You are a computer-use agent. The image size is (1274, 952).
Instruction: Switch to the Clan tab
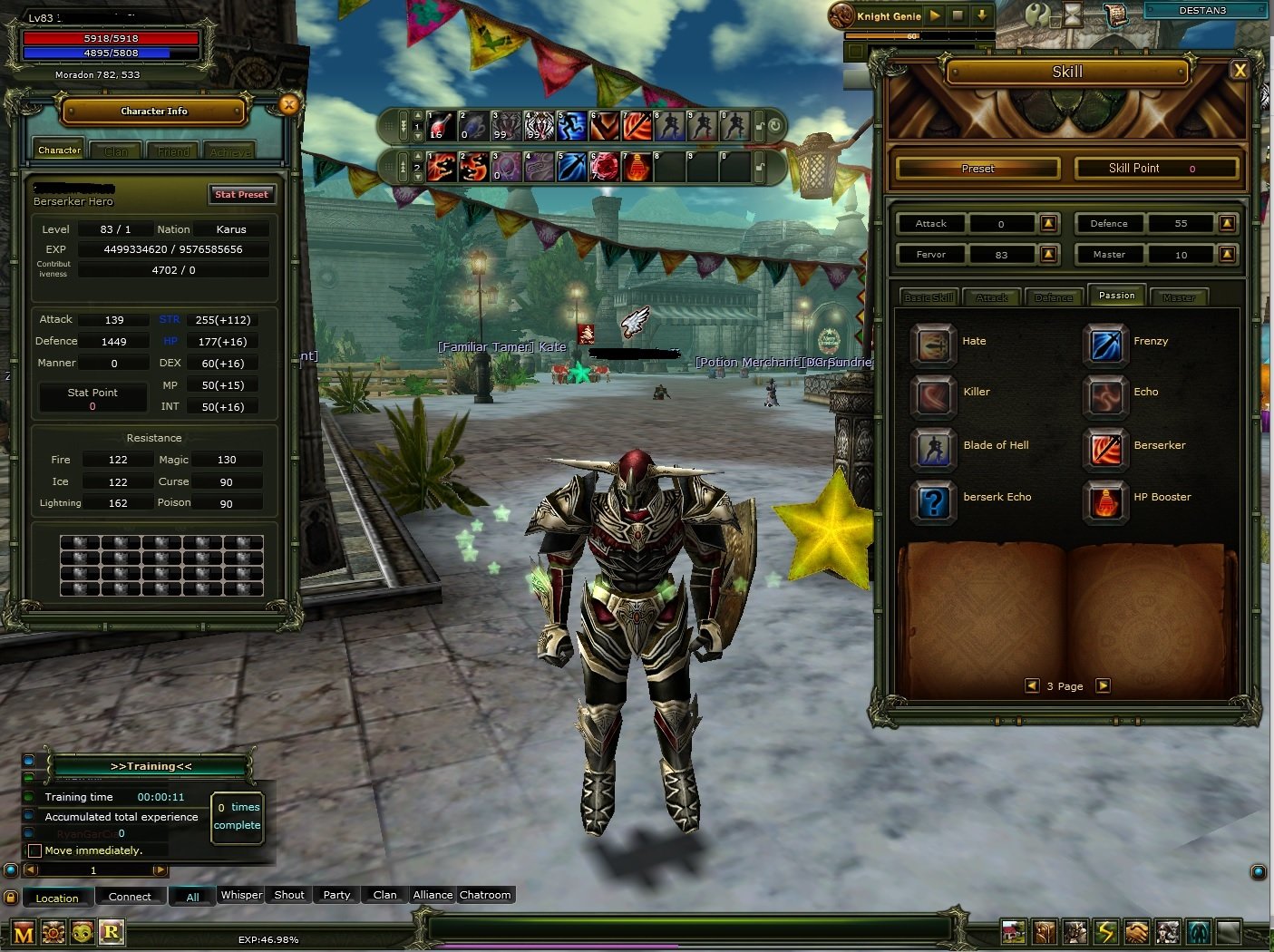point(116,151)
